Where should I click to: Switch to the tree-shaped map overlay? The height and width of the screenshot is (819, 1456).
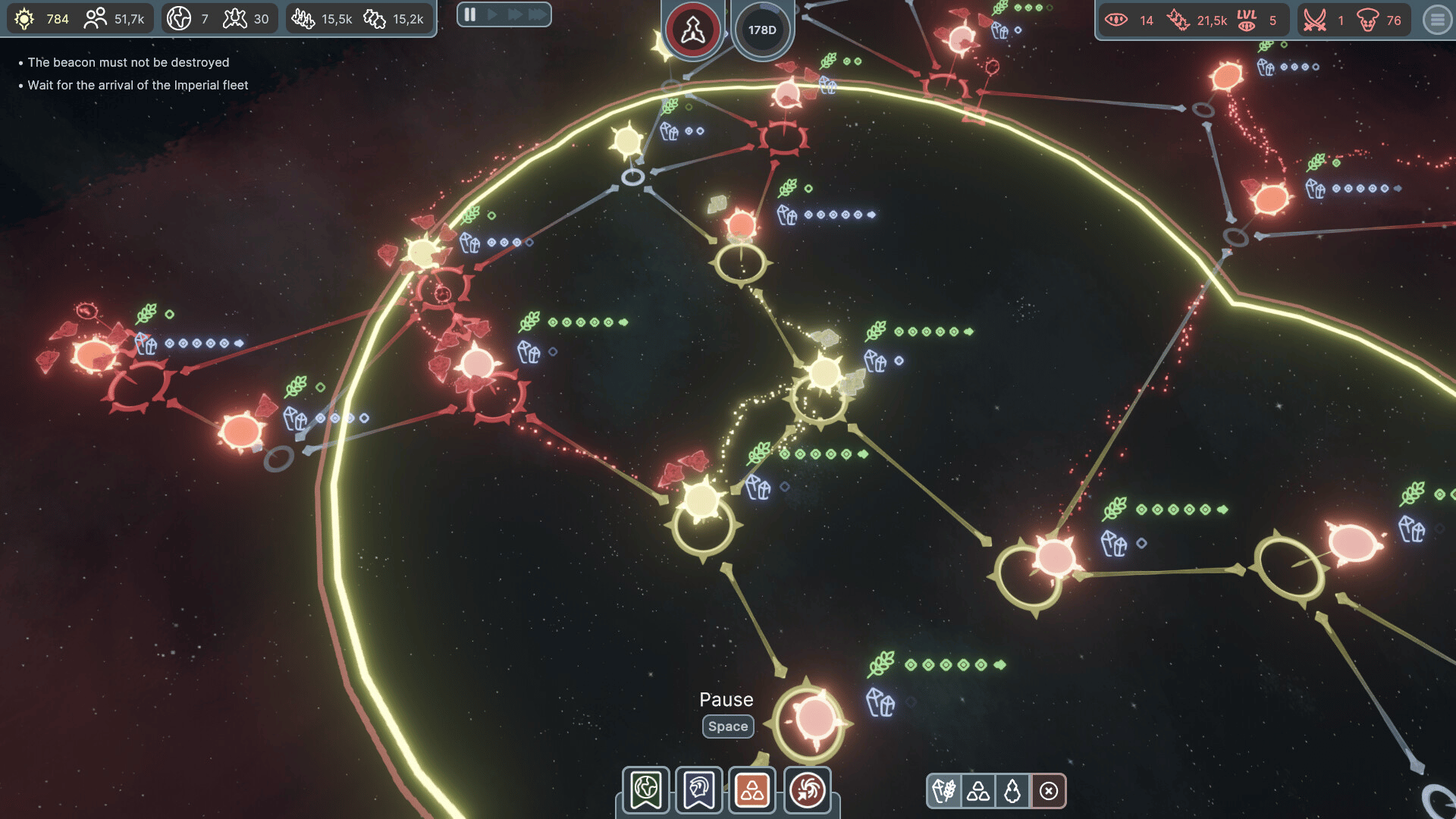click(x=1012, y=792)
